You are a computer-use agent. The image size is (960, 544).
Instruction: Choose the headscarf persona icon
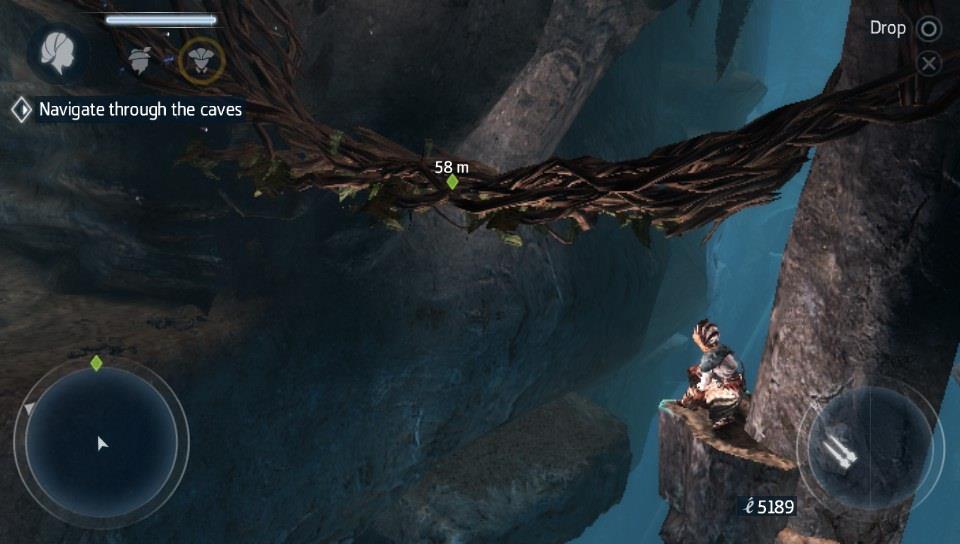click(140, 59)
